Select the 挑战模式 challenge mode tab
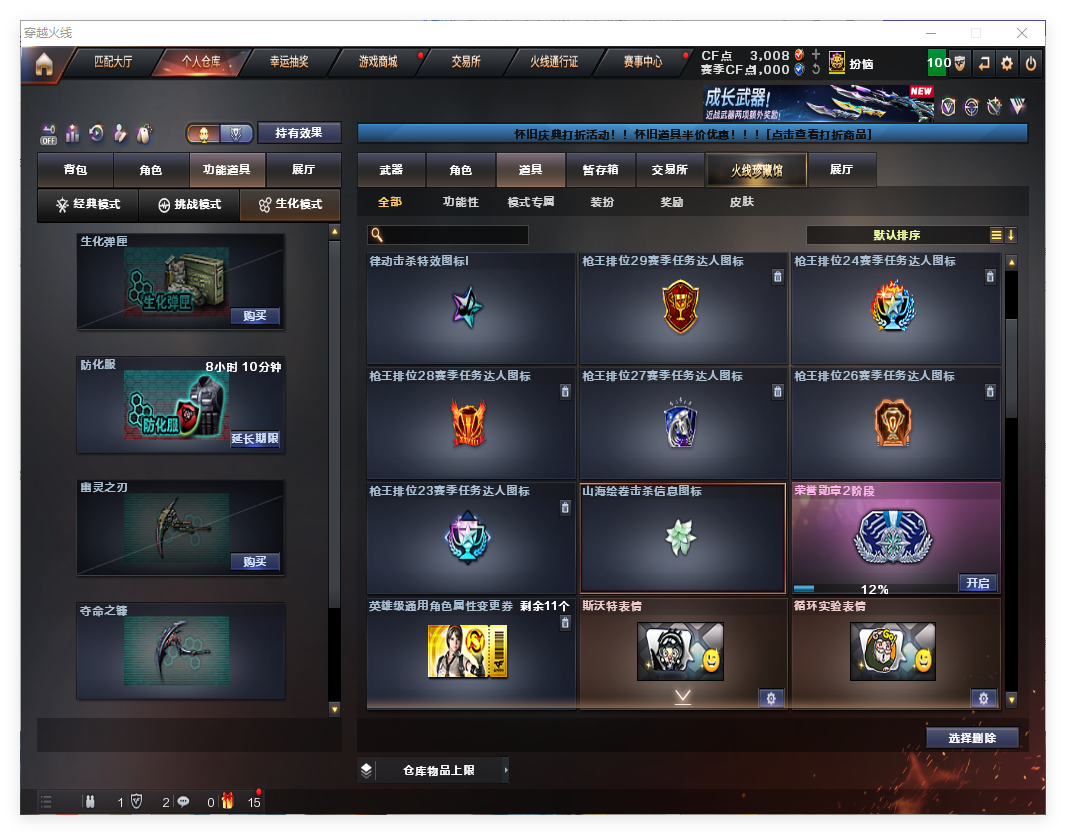The height and width of the screenshot is (835, 1066). pos(190,204)
